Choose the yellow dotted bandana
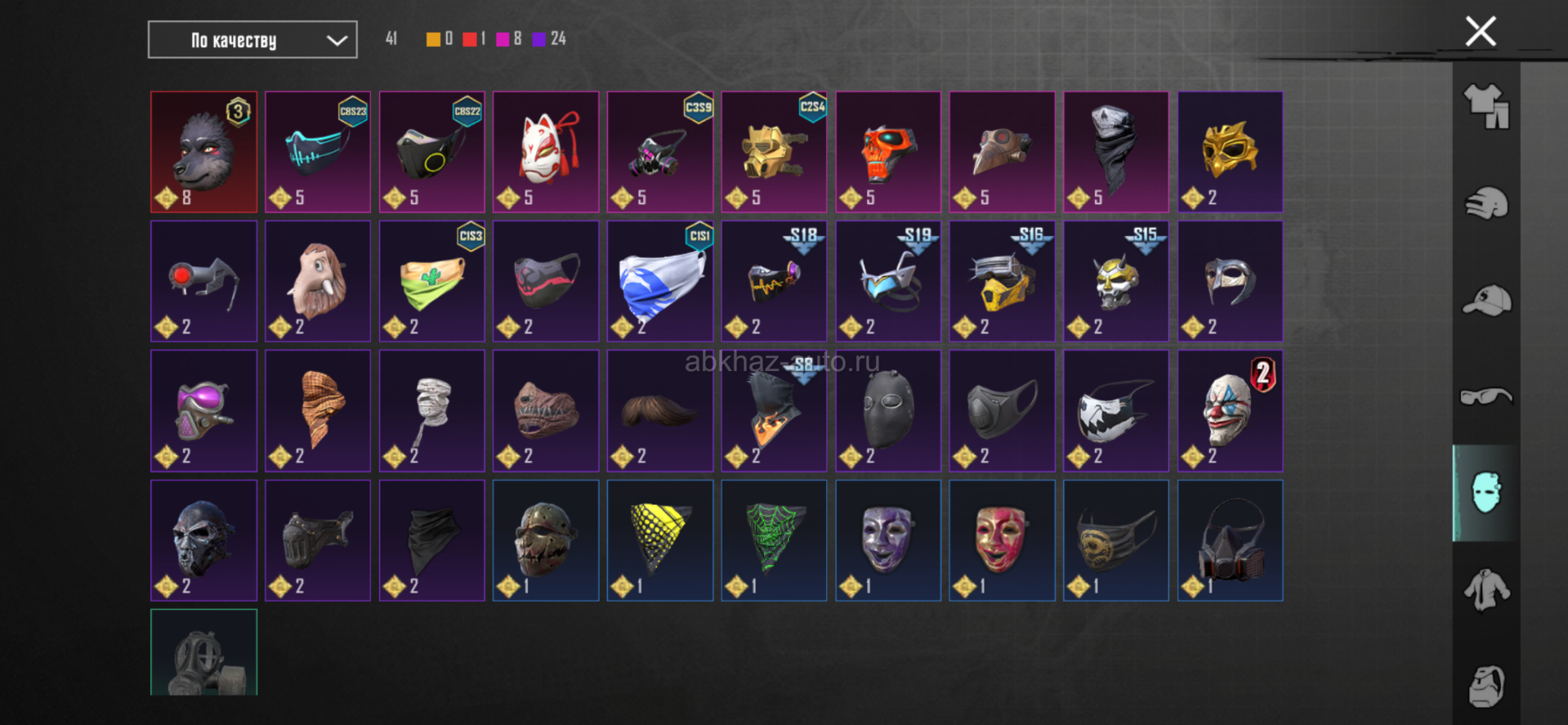 point(659,540)
